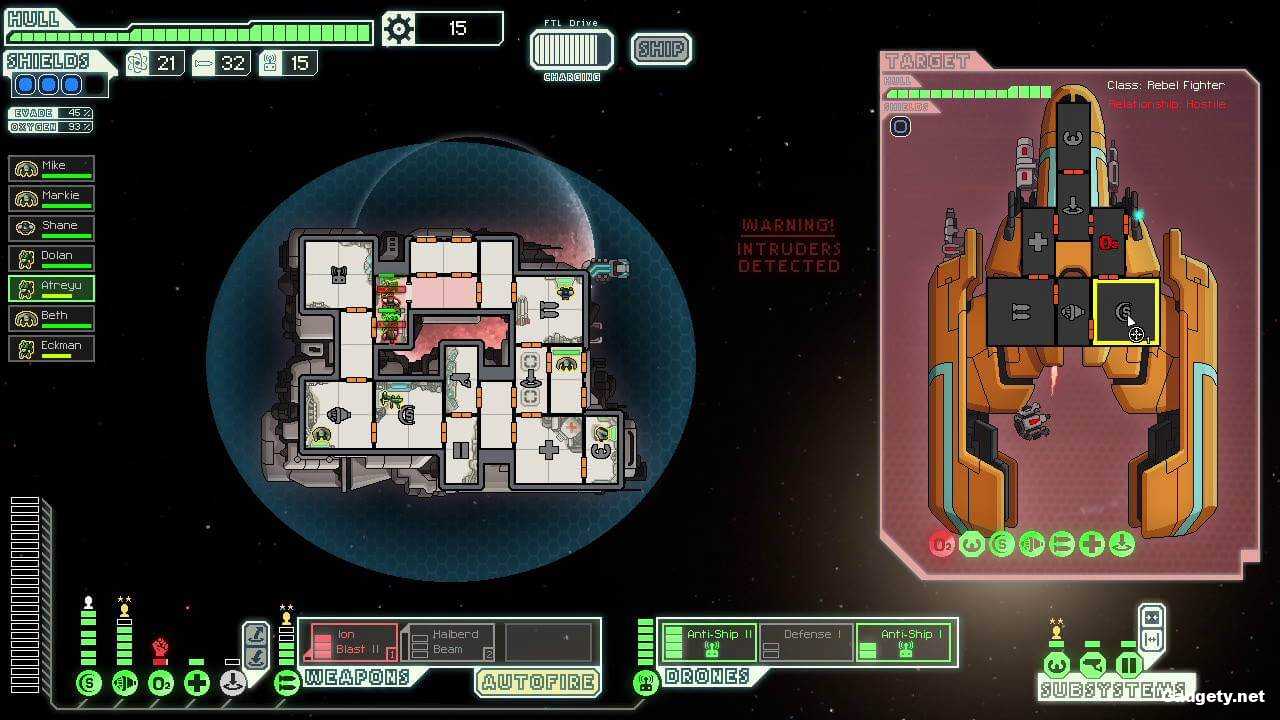Activate the Defense I drone slot
Image resolution: width=1280 pixels, height=720 pixels.
coord(808,641)
